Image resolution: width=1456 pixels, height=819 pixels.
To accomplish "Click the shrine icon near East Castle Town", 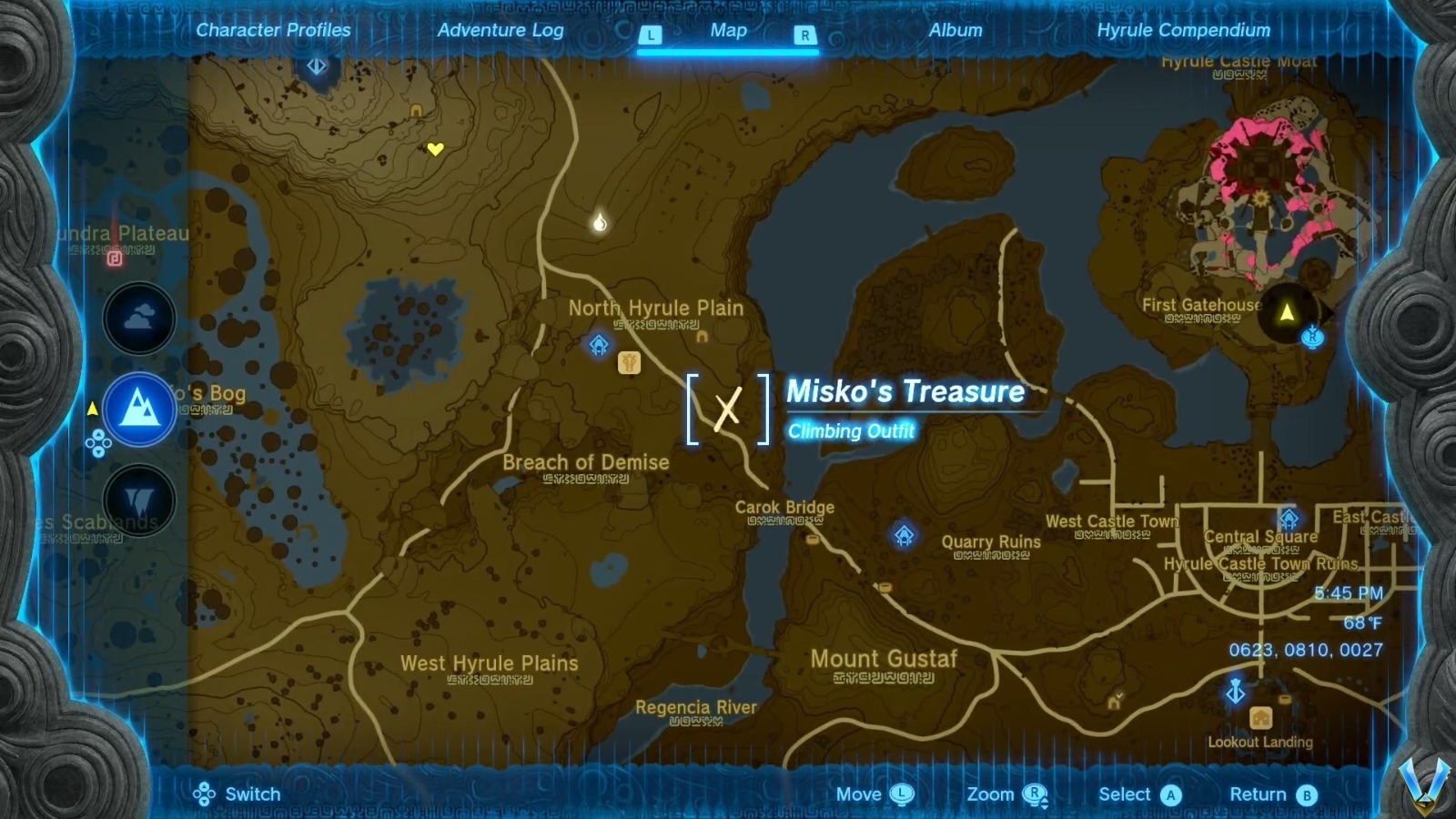I will point(1289,517).
